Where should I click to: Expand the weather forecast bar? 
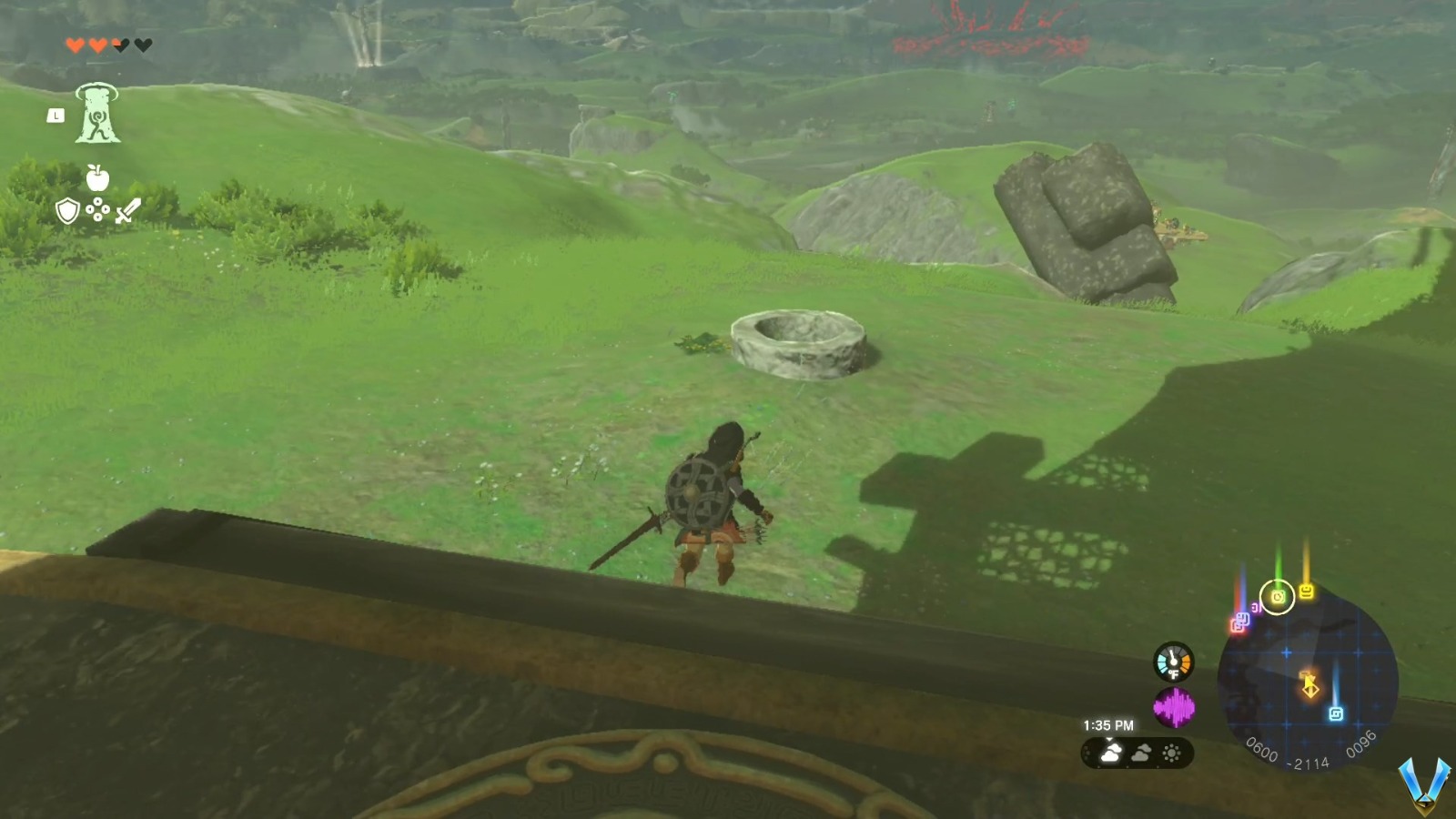[1136, 753]
